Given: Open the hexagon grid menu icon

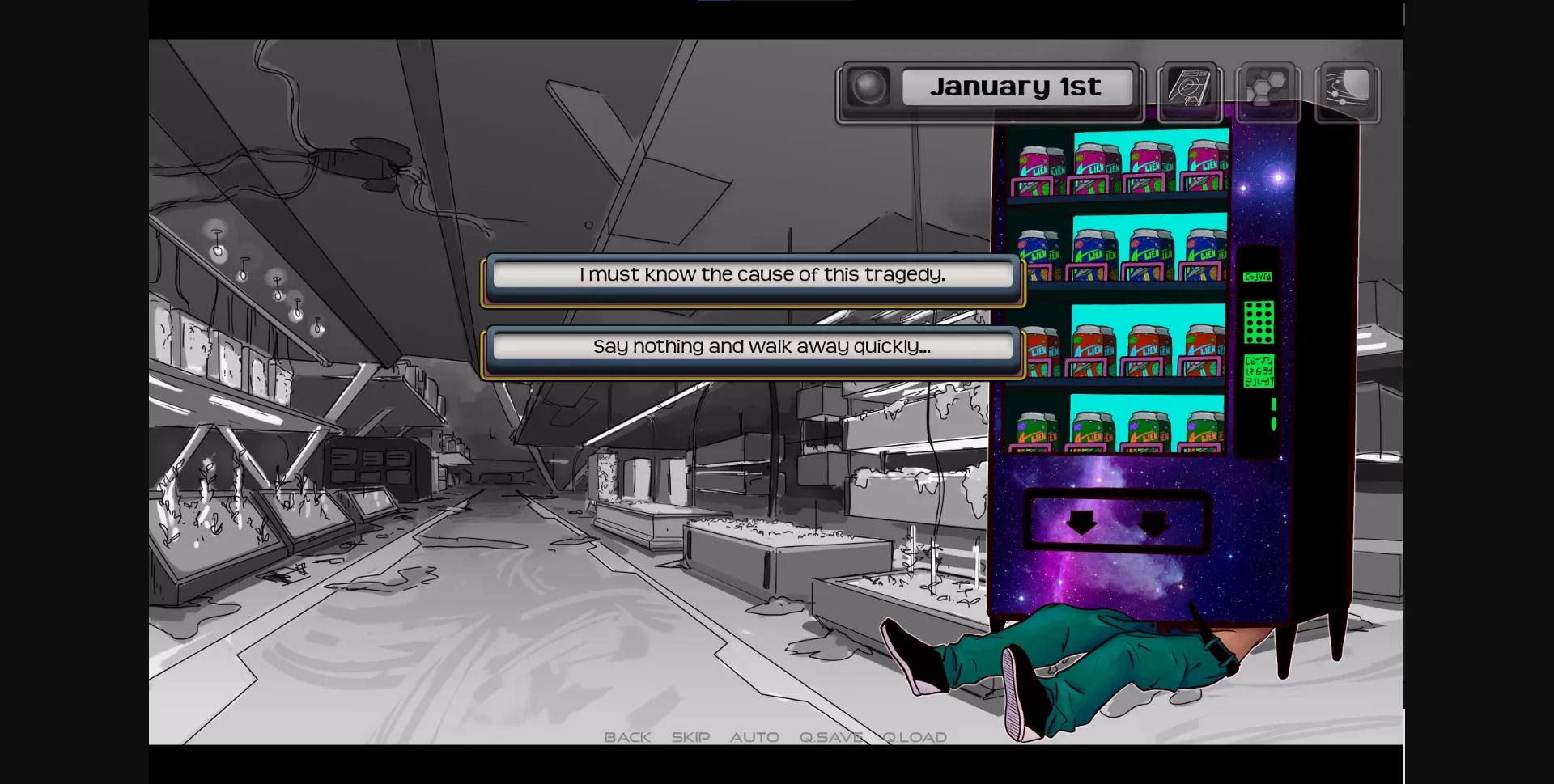Looking at the screenshot, I should (1267, 91).
